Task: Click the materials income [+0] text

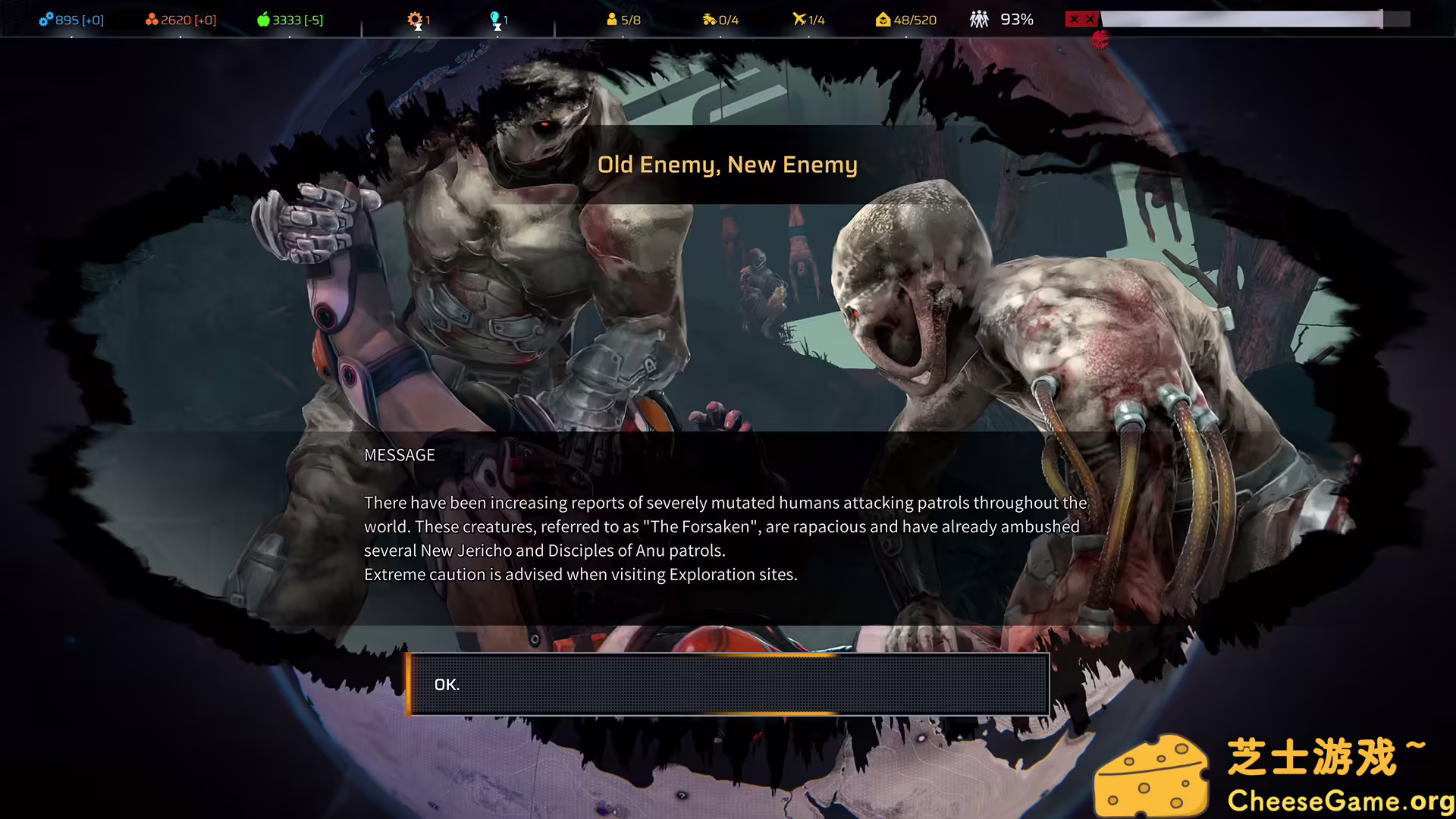Action: (x=91, y=20)
